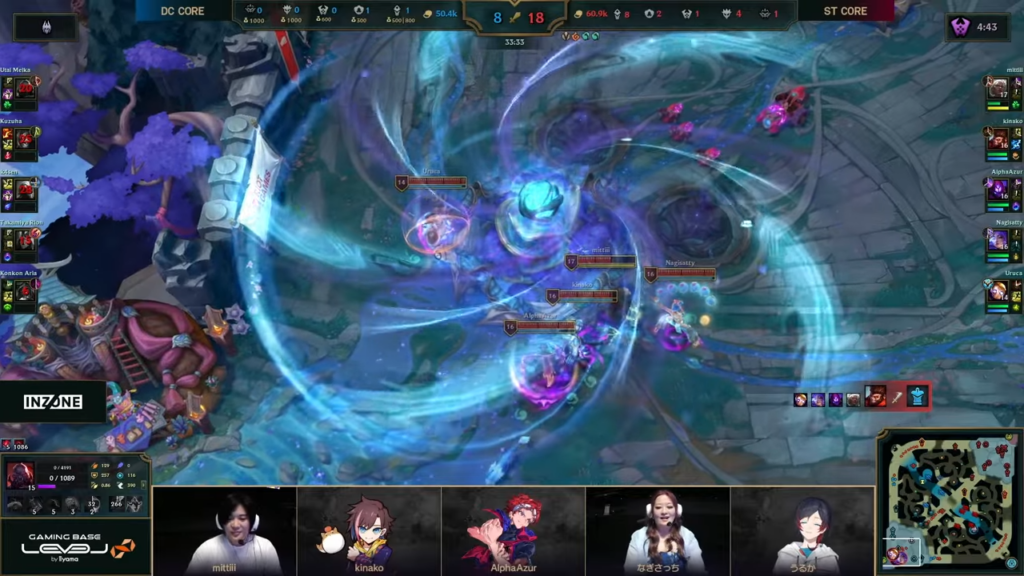Screen dimensions: 1024x576
Task: Click Takamiya Rion's champion portrait
Action: tap(25, 240)
